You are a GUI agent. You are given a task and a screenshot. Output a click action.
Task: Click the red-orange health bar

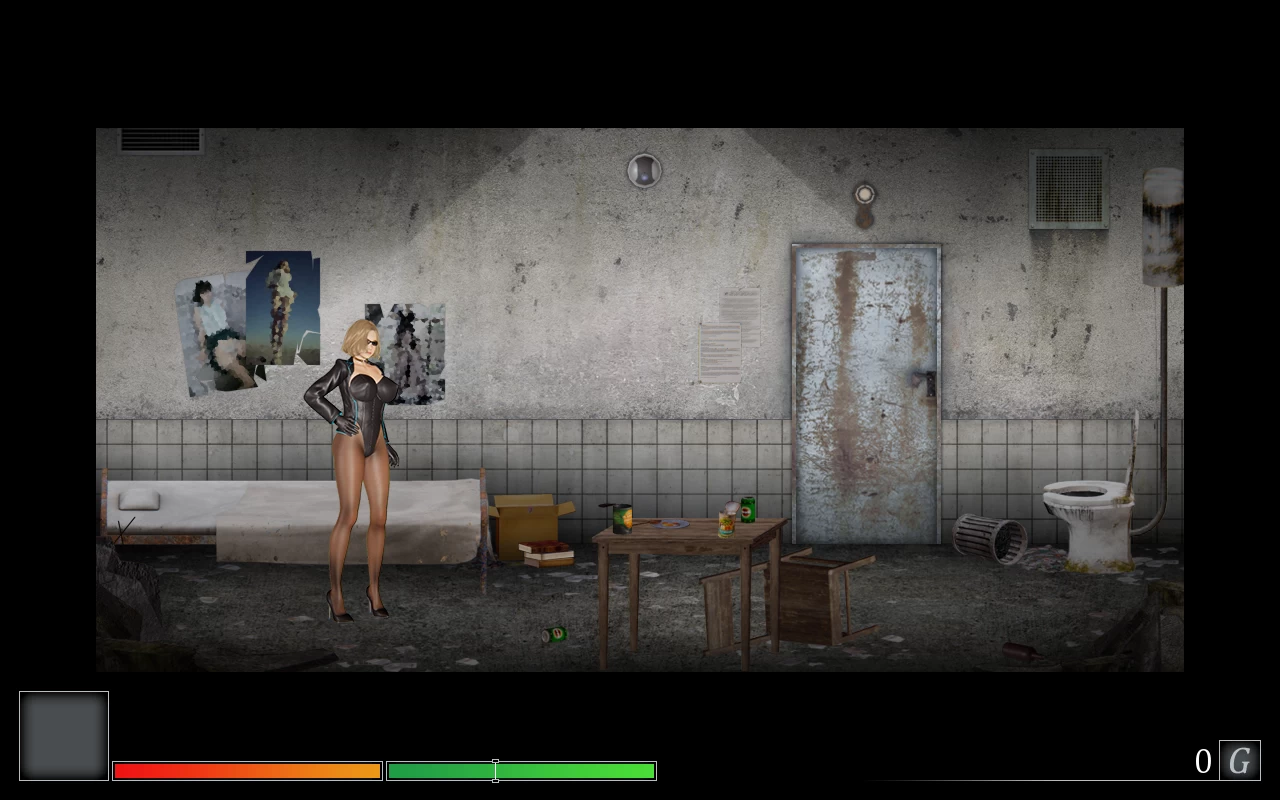247,770
